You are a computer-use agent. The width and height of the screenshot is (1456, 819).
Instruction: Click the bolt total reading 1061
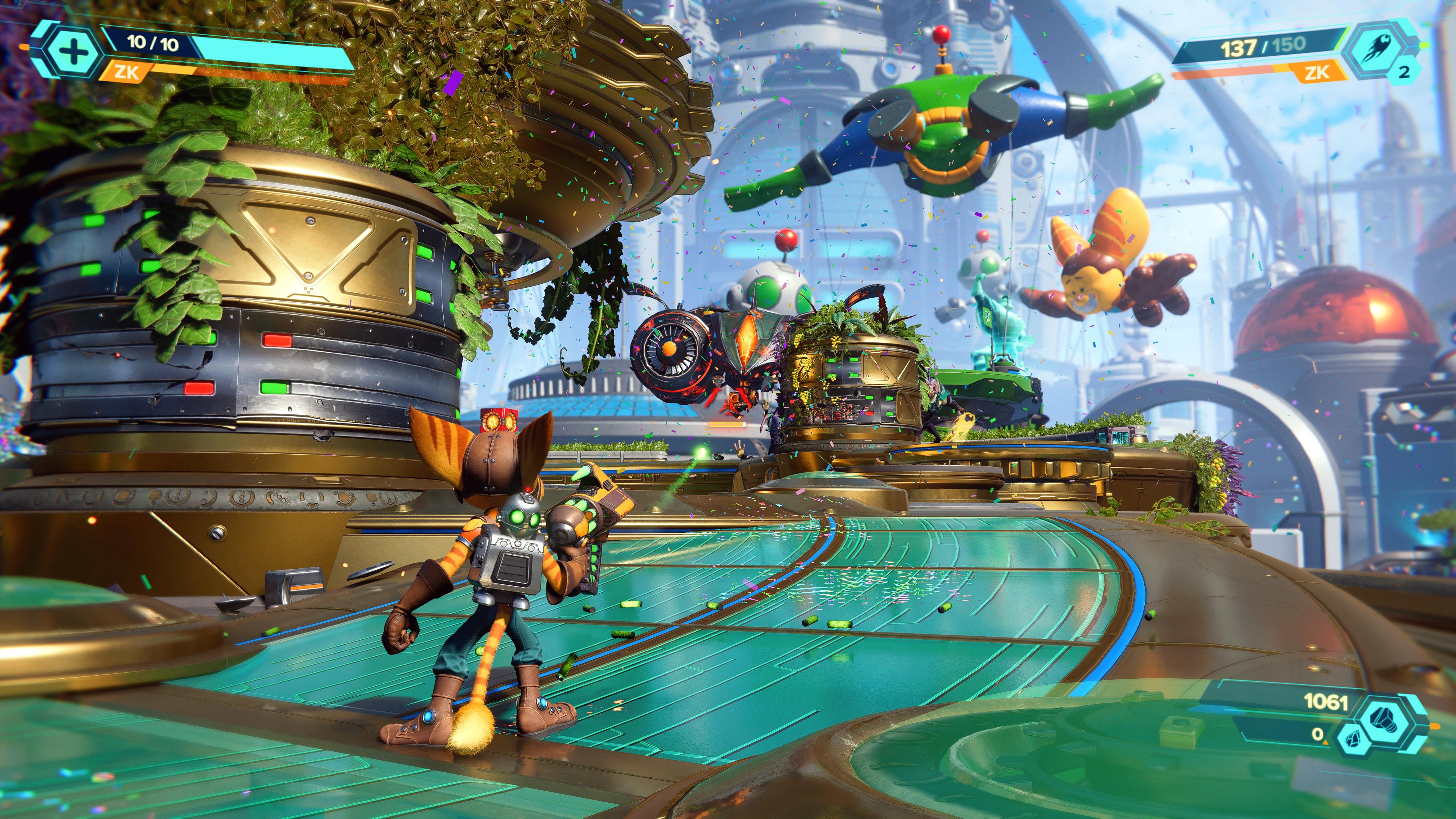pos(1327,703)
